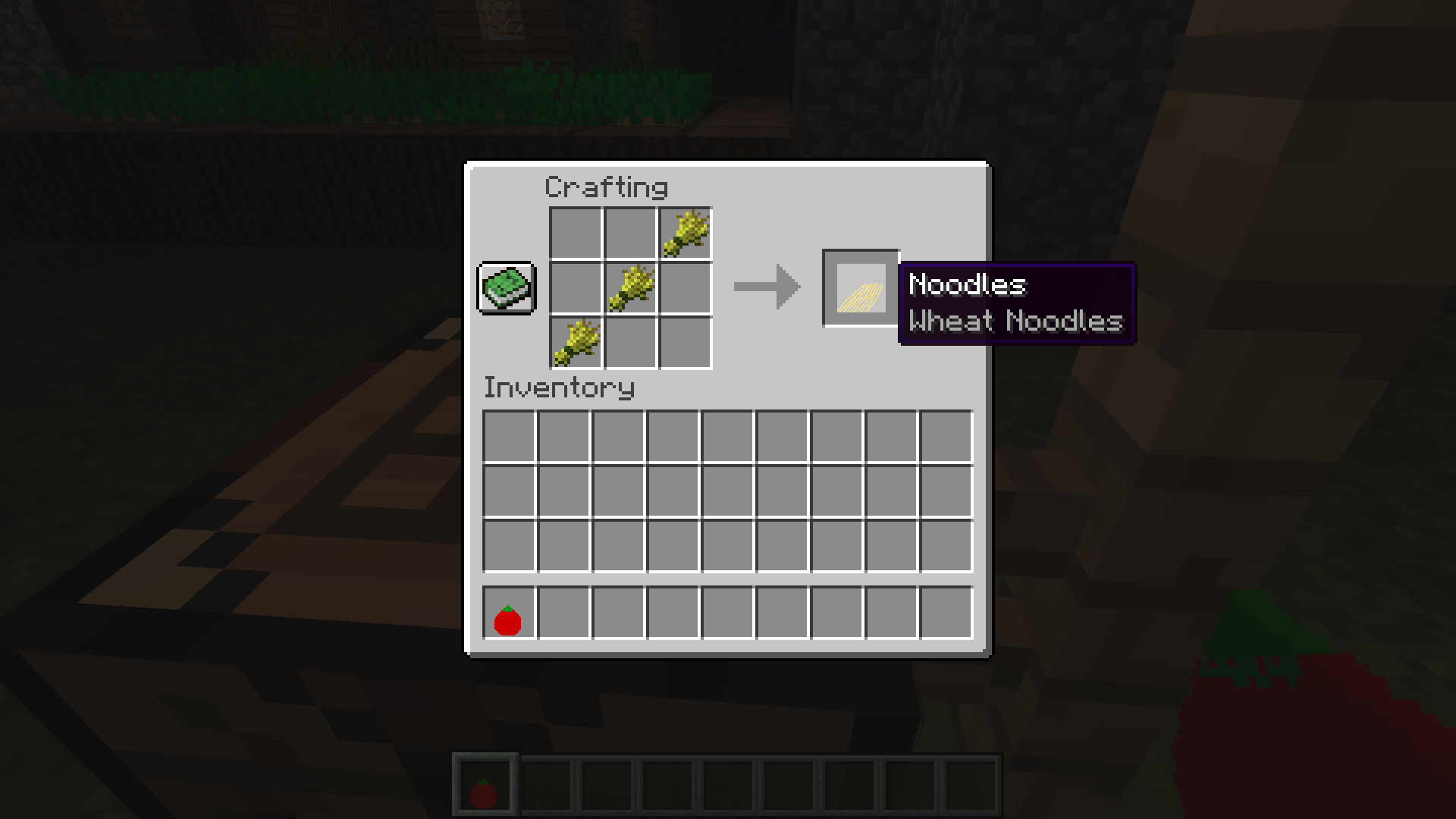The image size is (1456, 819).
Task: Click the Inventory label
Action: [x=559, y=388]
